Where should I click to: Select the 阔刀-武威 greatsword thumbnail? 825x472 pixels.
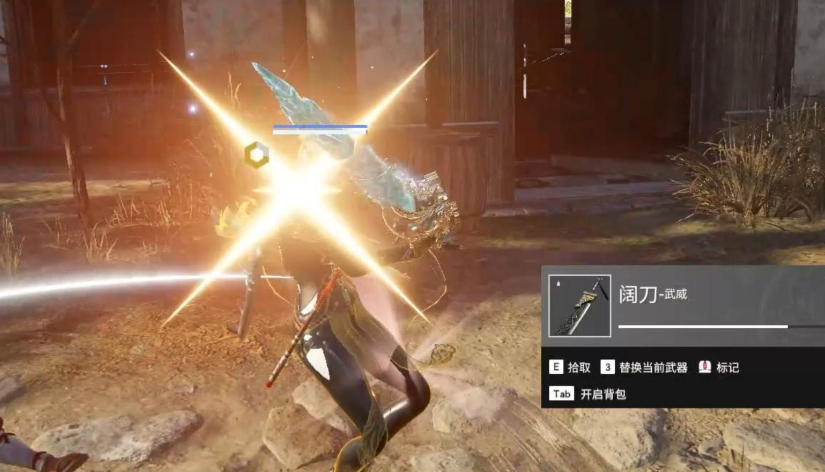[x=580, y=305]
